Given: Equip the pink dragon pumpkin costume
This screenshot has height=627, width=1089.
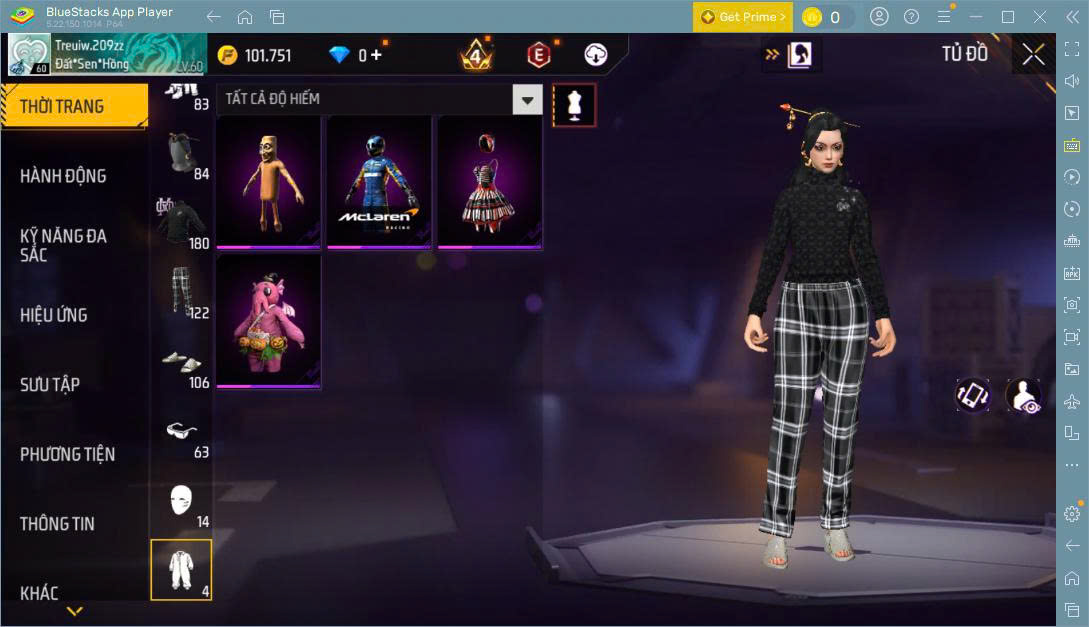Looking at the screenshot, I should pos(268,321).
